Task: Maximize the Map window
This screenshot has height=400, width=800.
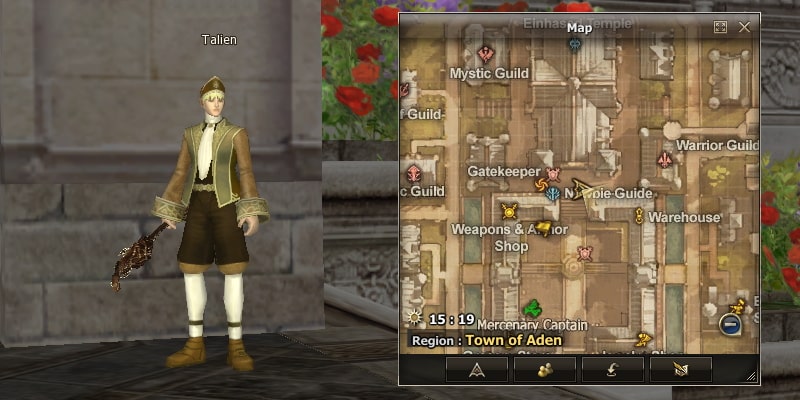Action: (x=720, y=28)
